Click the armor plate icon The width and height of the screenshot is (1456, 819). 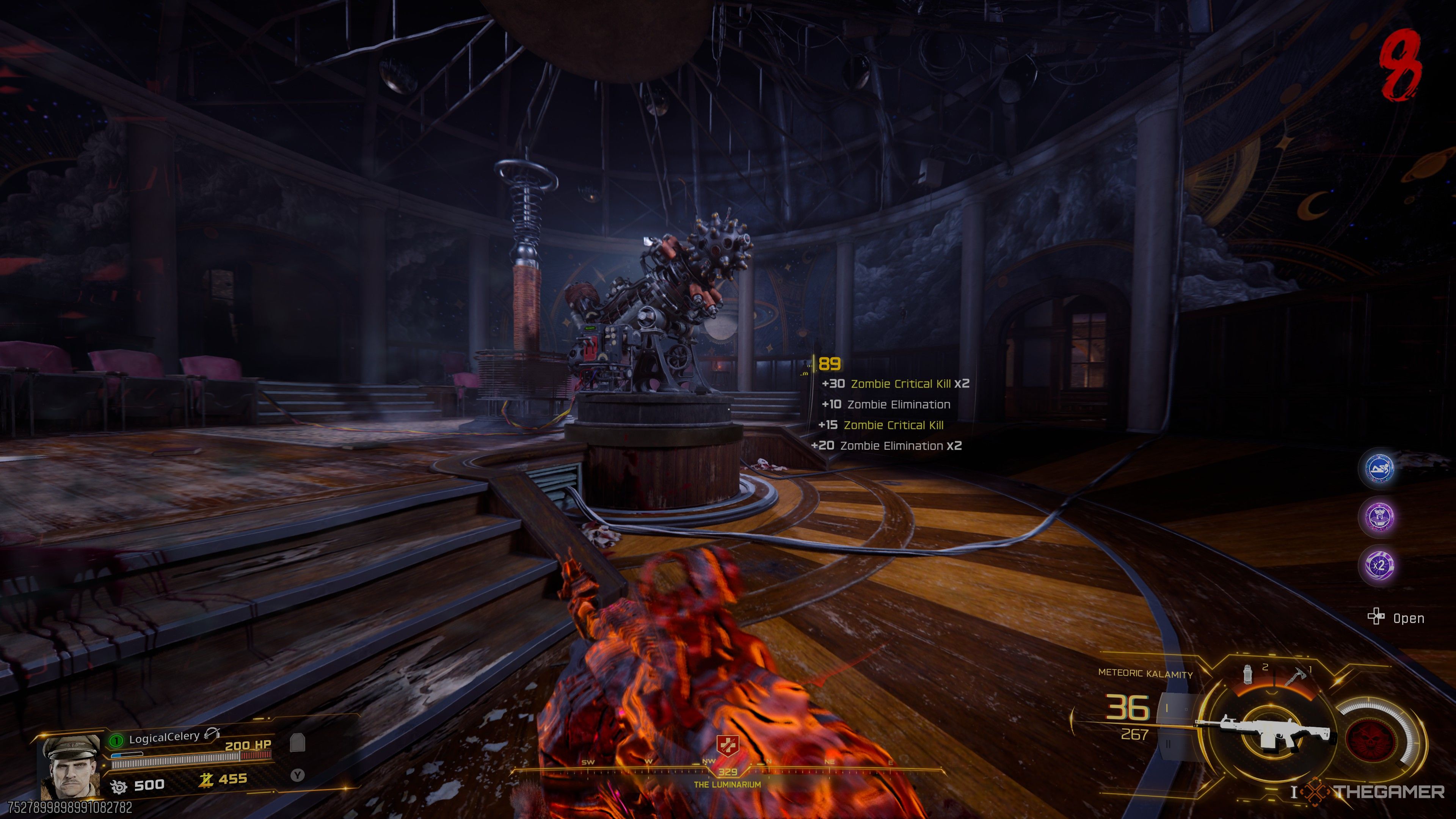297,743
